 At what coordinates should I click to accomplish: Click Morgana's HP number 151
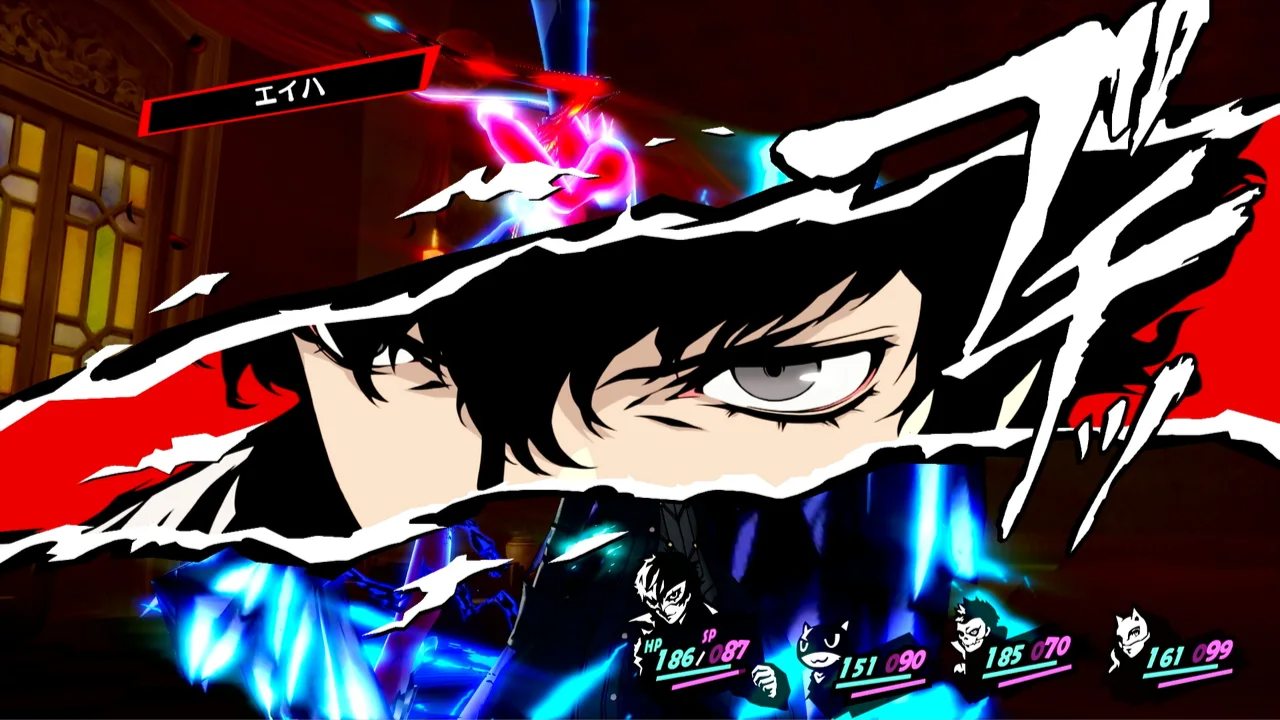pos(860,663)
